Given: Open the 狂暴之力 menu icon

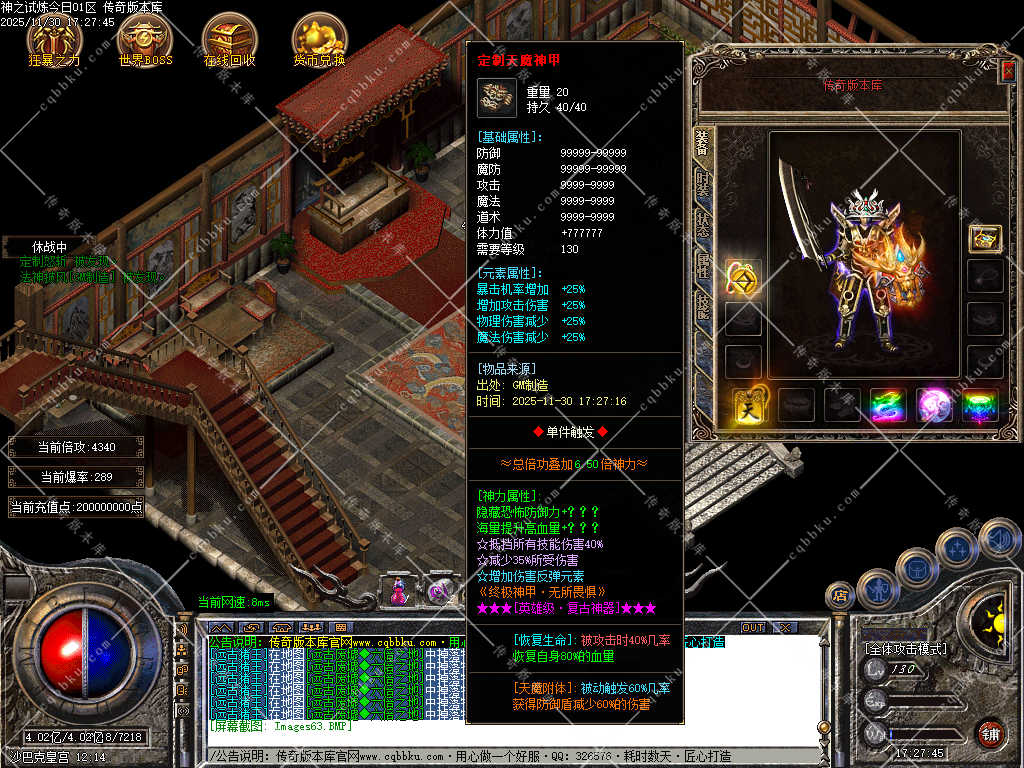Looking at the screenshot, I should (54, 38).
